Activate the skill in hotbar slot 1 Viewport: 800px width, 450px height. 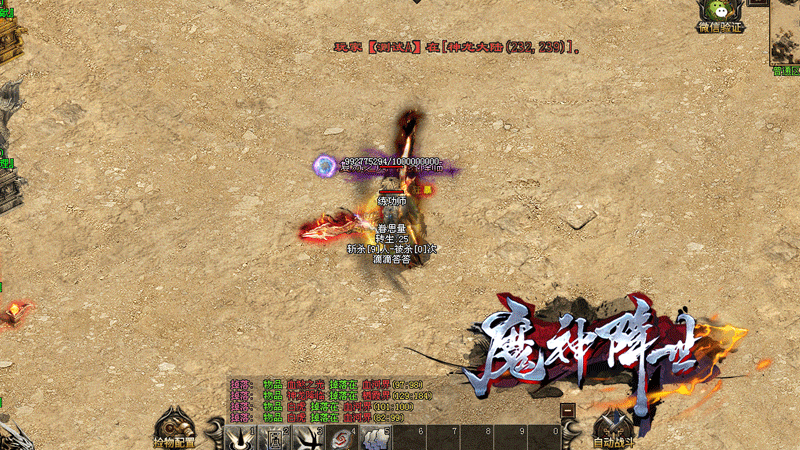[x=240, y=438]
